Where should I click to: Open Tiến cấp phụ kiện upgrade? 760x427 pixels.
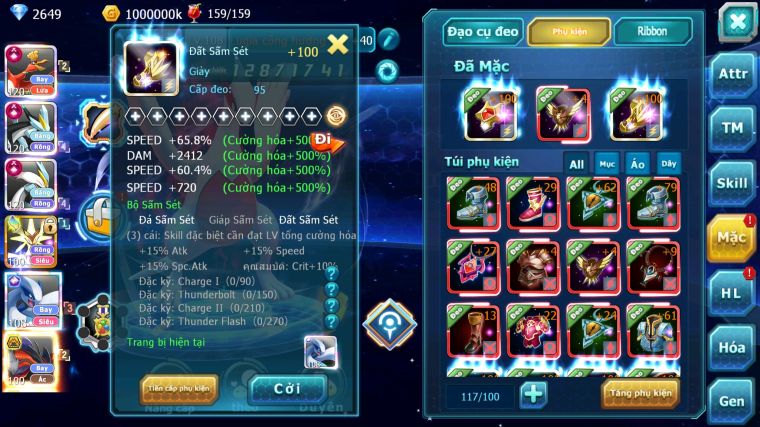[x=179, y=389]
